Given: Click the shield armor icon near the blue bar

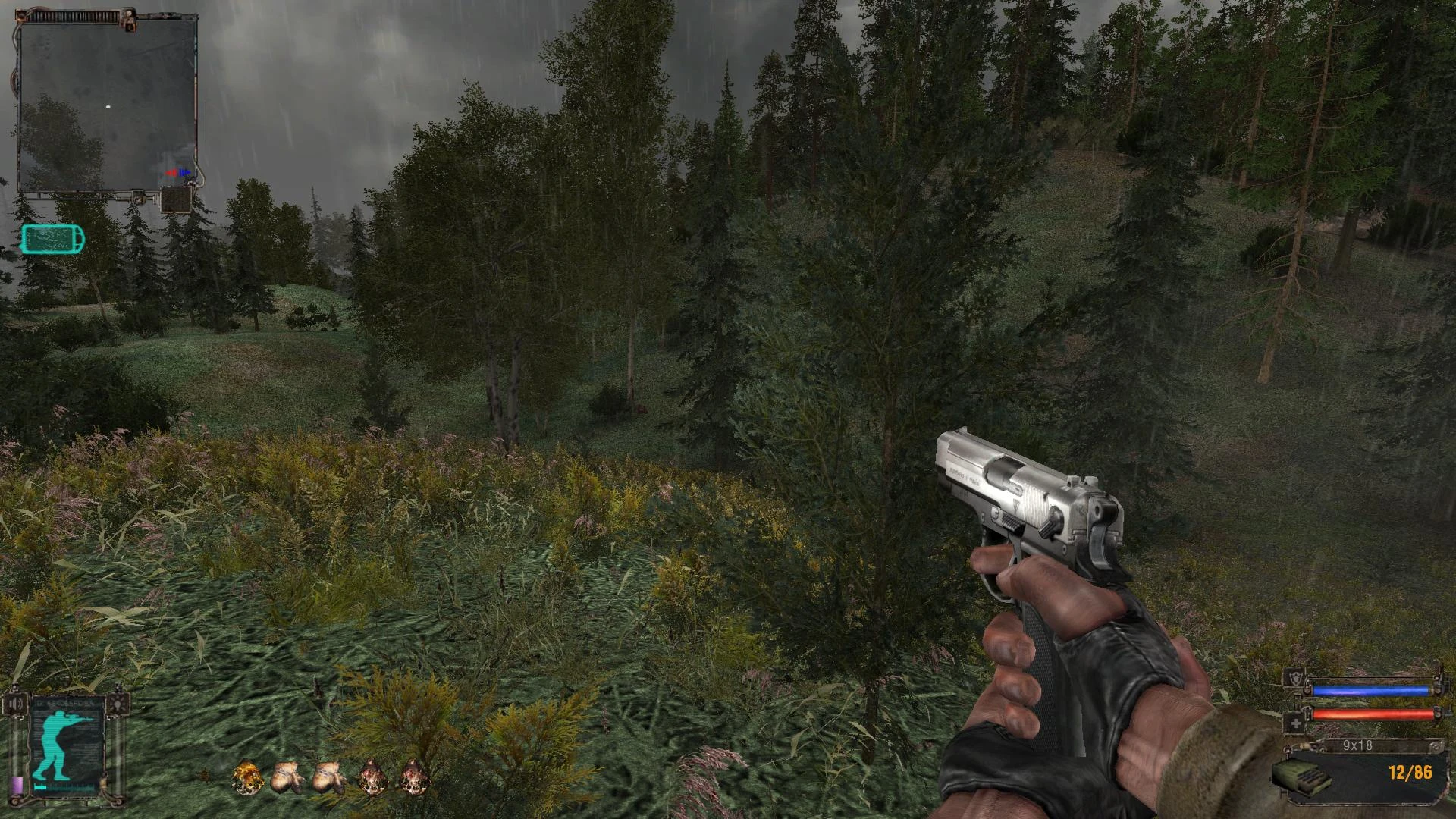Looking at the screenshot, I should 1295,679.
